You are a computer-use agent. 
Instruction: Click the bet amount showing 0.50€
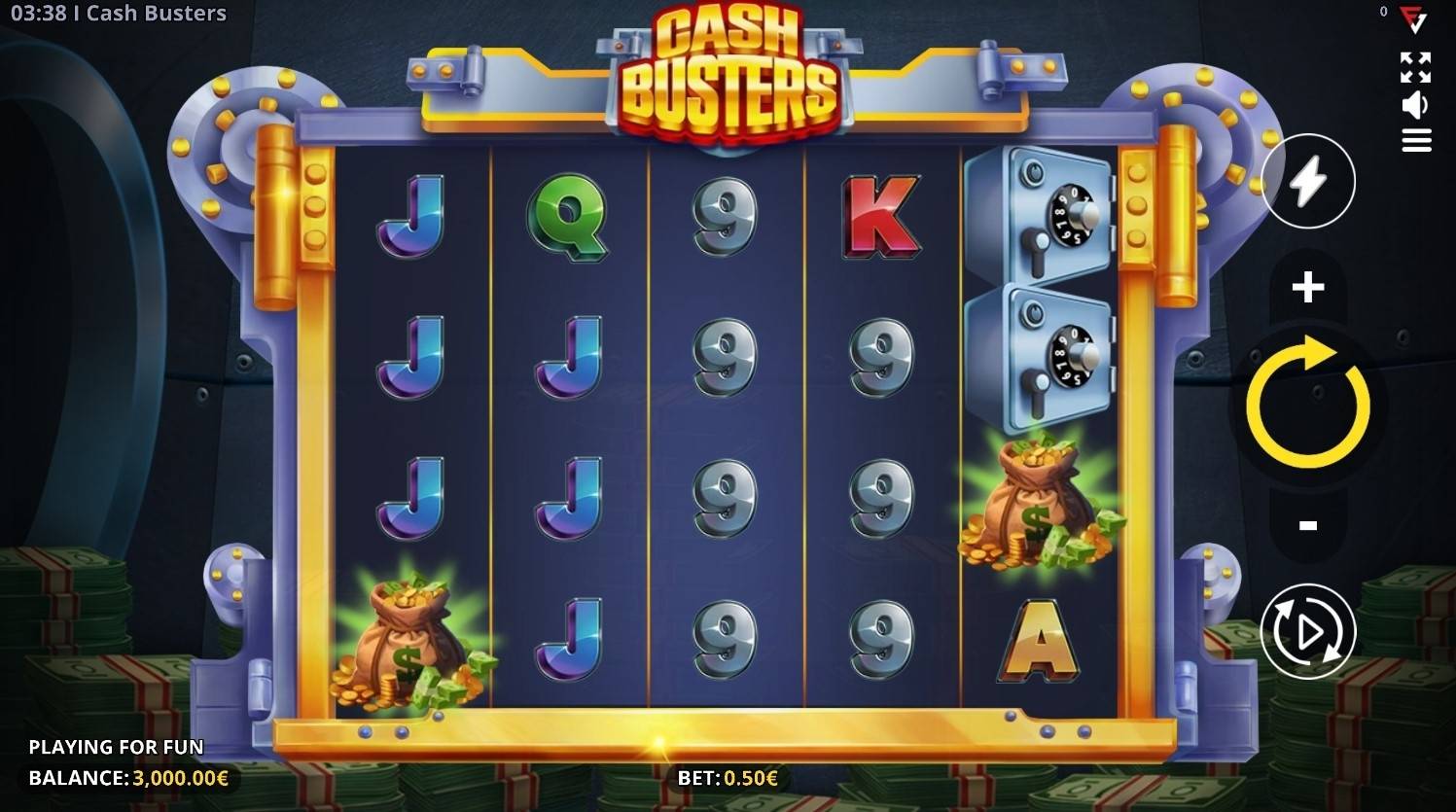(728, 777)
